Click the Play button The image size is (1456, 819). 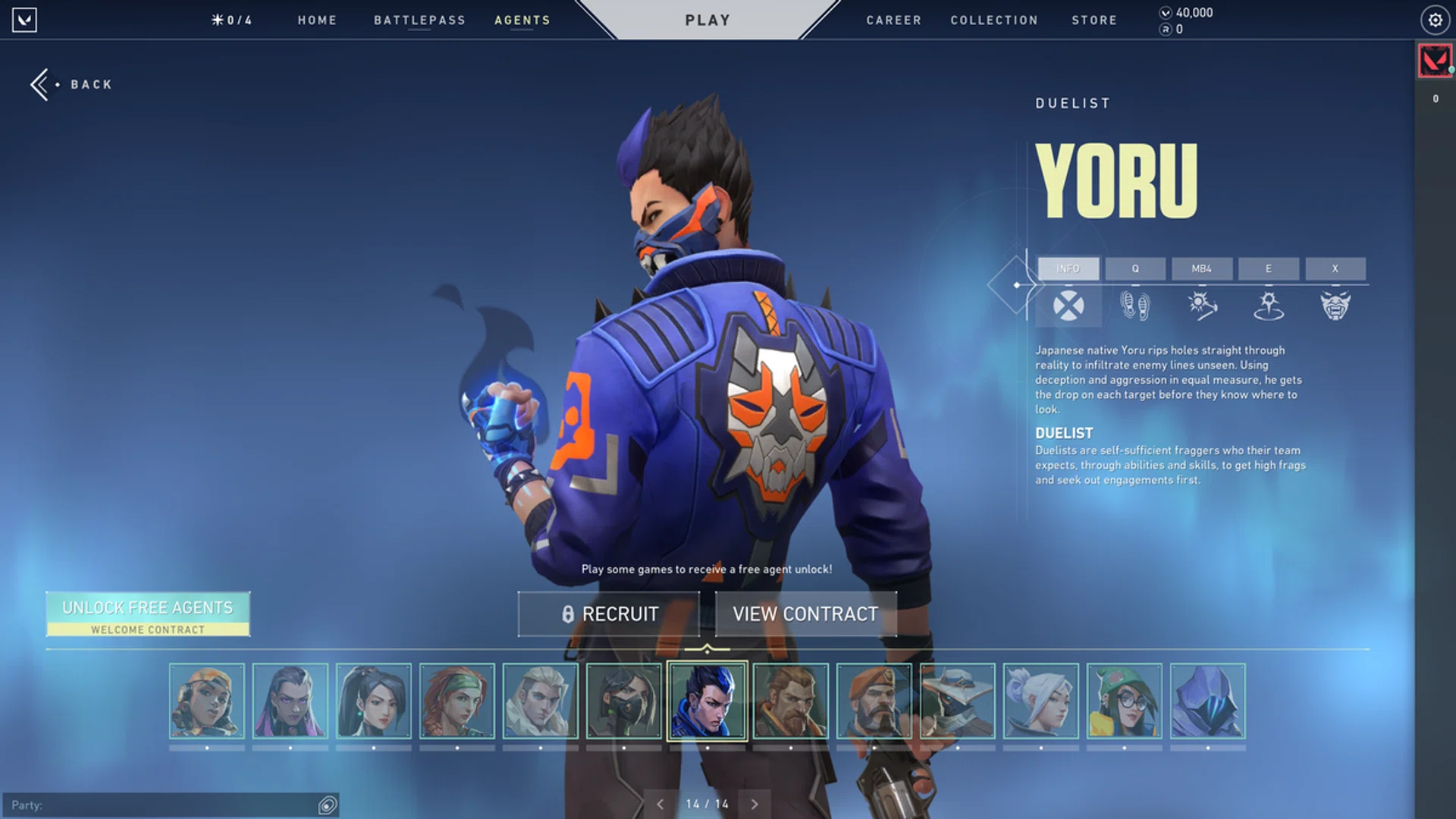(x=708, y=20)
